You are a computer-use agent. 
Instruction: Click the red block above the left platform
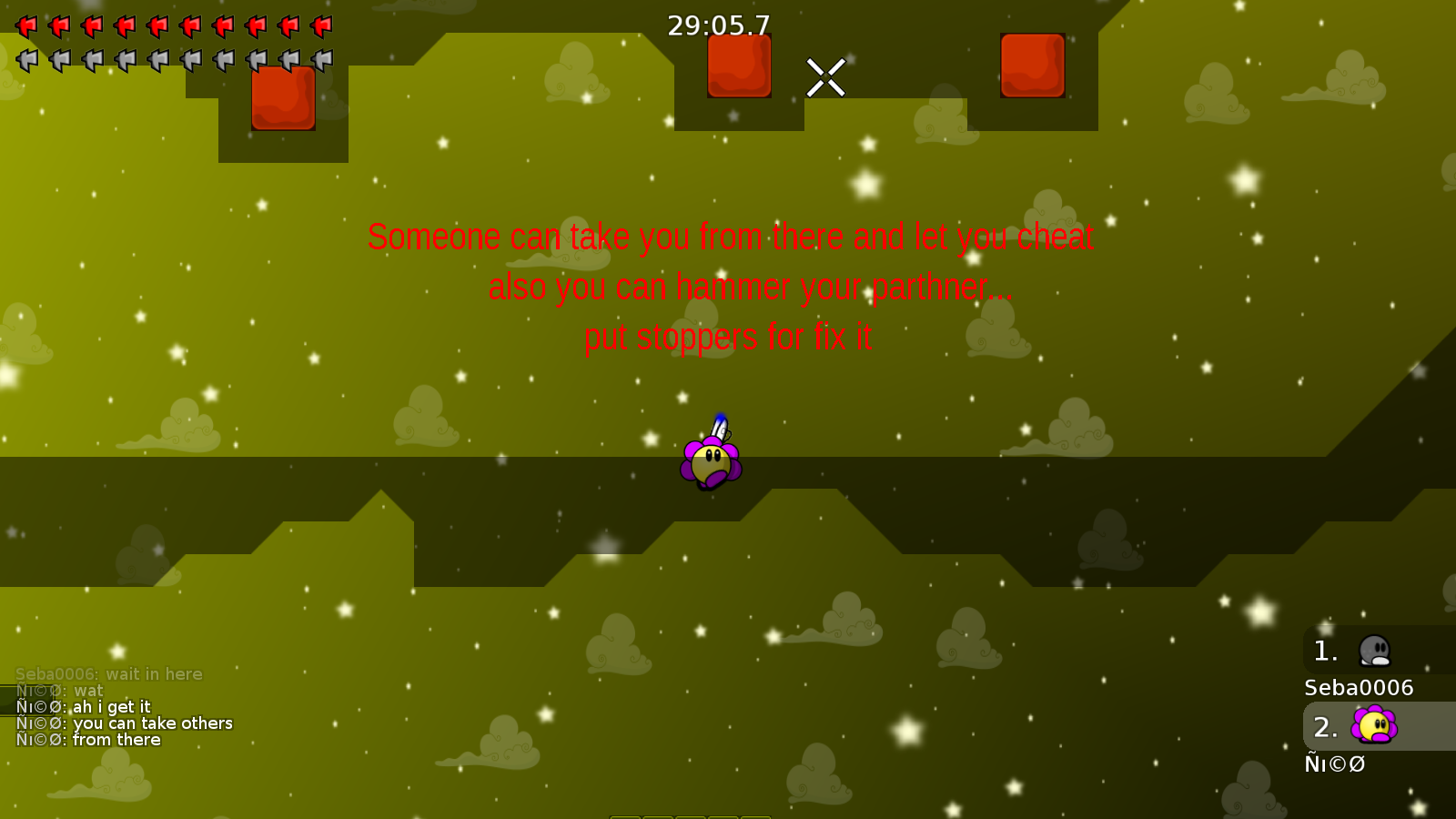click(283, 100)
